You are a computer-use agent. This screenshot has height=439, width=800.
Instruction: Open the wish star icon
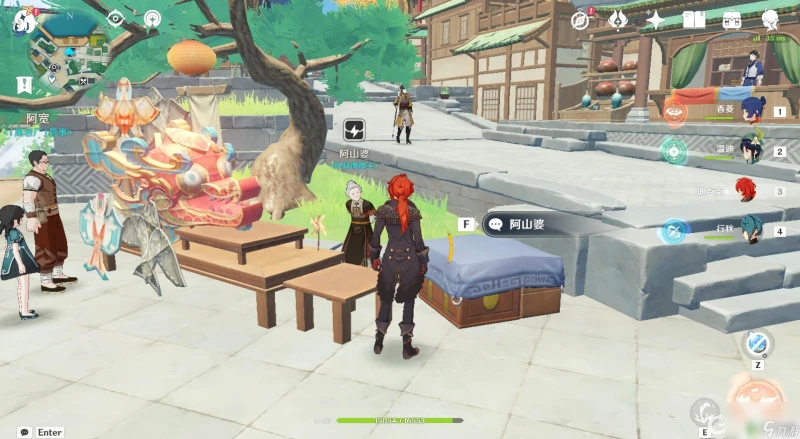(x=656, y=20)
